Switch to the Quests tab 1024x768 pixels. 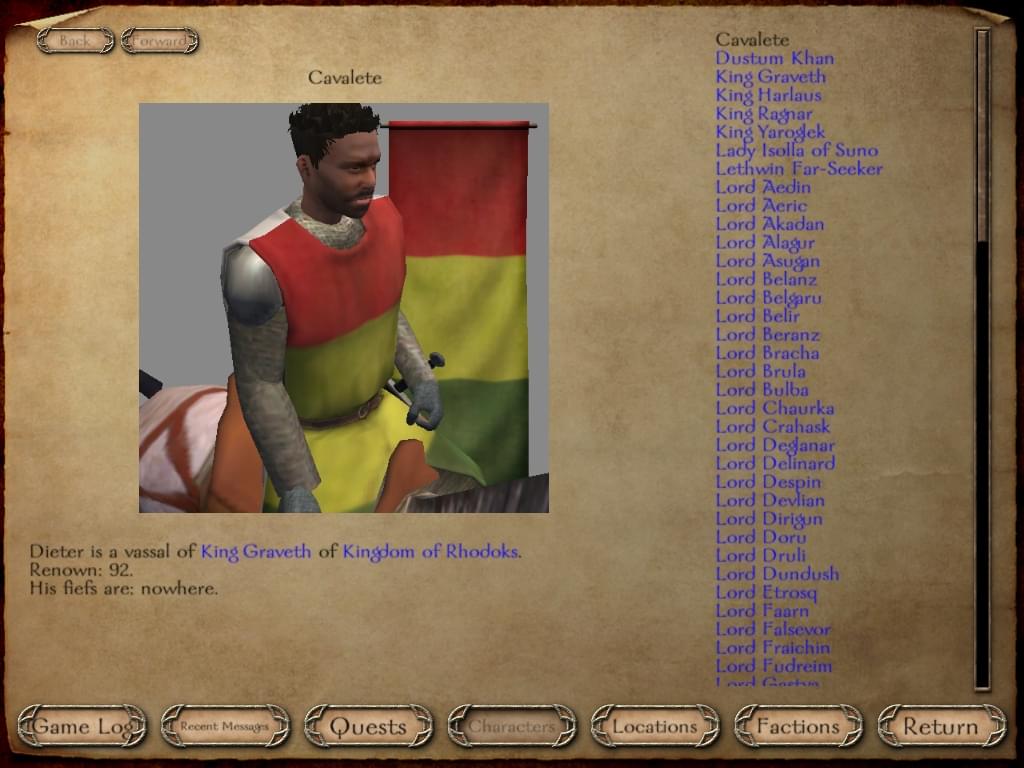pos(368,727)
